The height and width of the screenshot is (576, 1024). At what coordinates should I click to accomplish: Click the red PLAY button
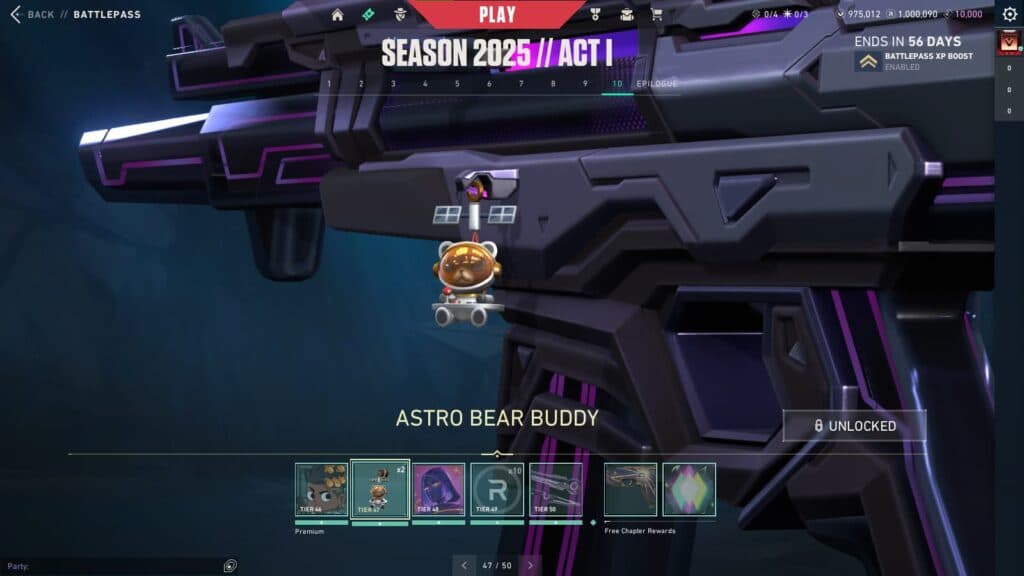coord(497,15)
